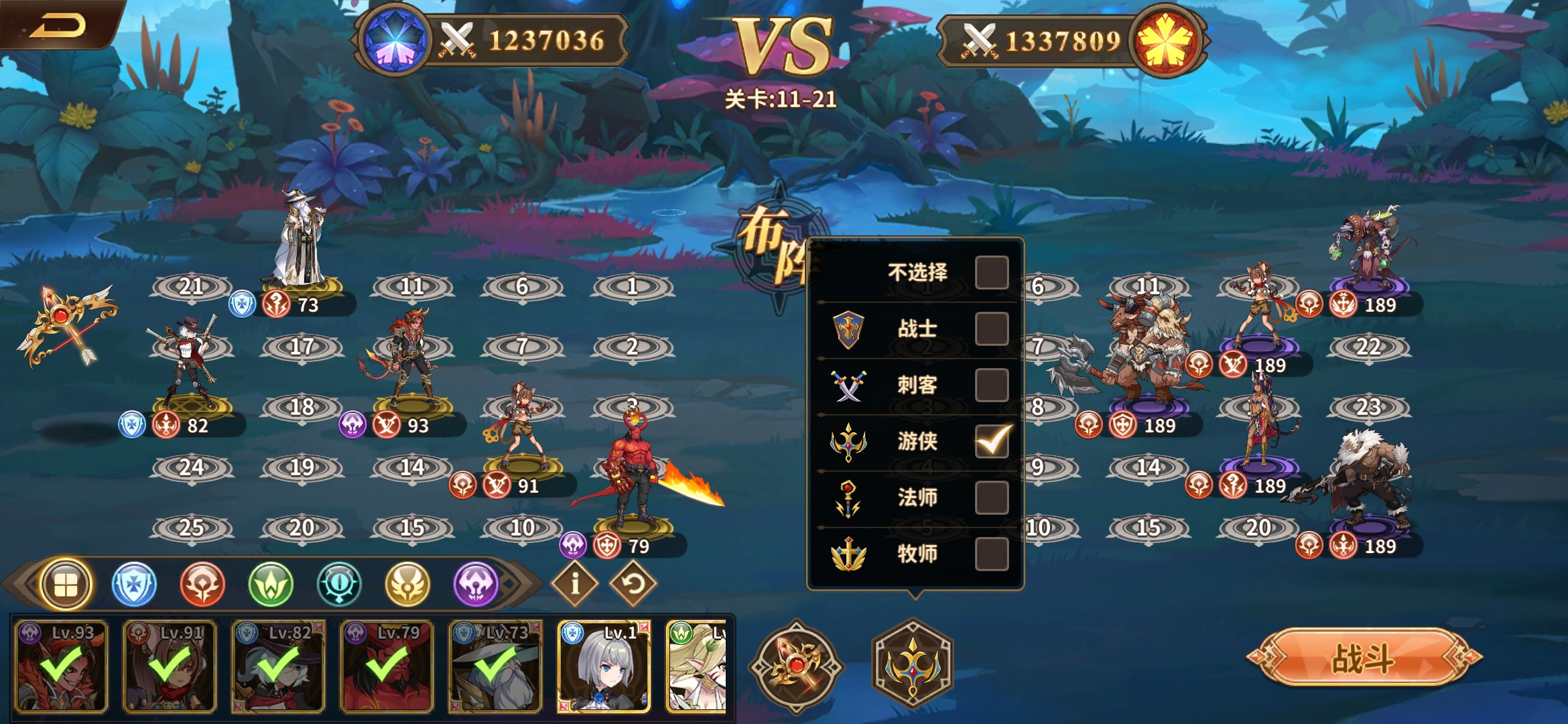This screenshot has width=1568, height=724.
Task: Filter heroes by the purple faction icon
Action: pyautogui.click(x=476, y=585)
